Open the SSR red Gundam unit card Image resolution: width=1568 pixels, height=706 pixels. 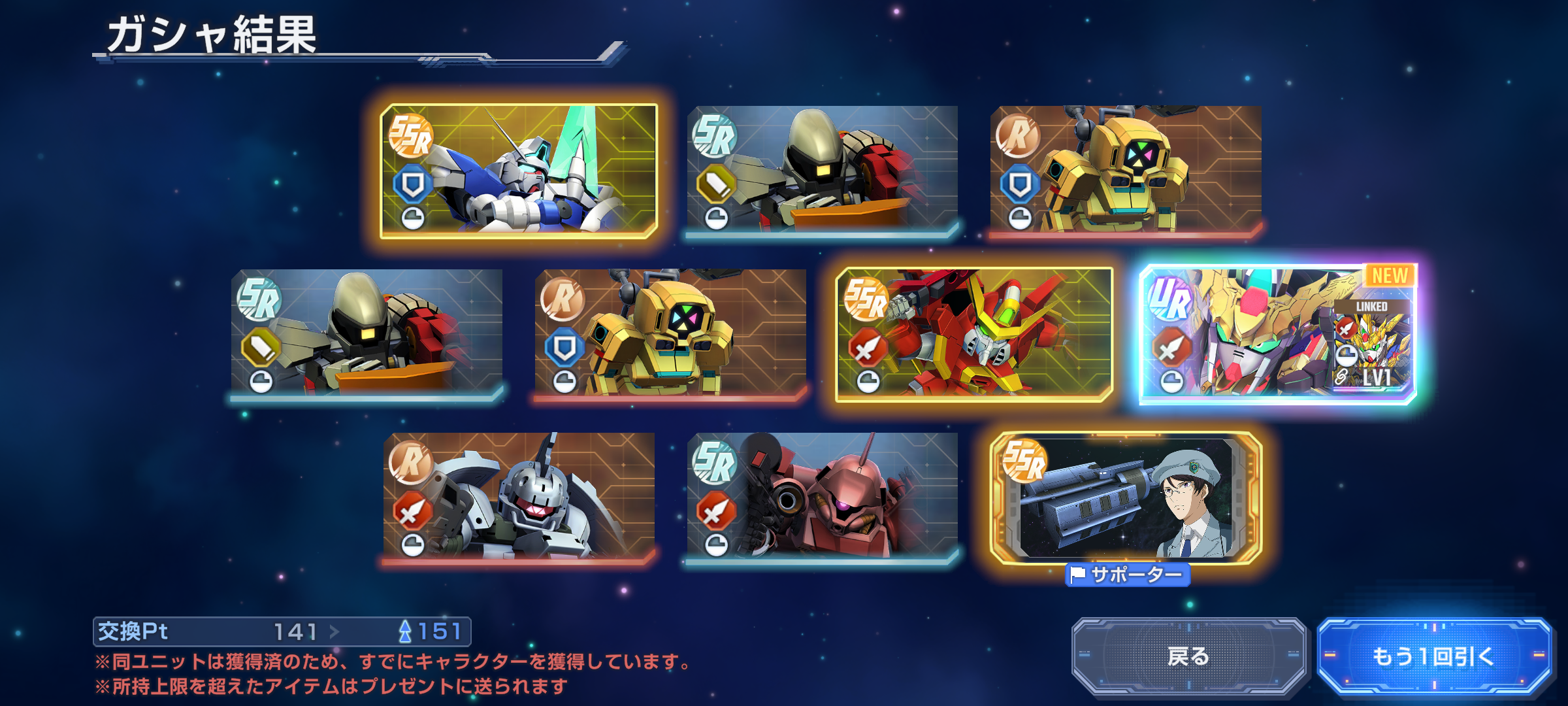click(x=973, y=334)
